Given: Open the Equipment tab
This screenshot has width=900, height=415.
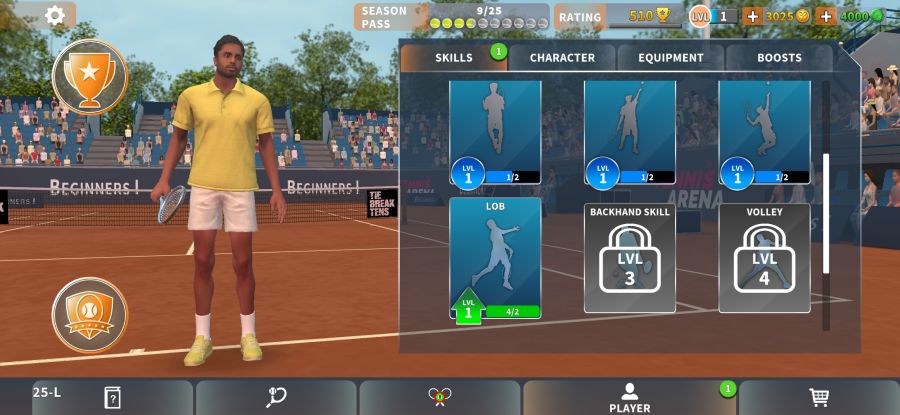Looking at the screenshot, I should click(671, 58).
